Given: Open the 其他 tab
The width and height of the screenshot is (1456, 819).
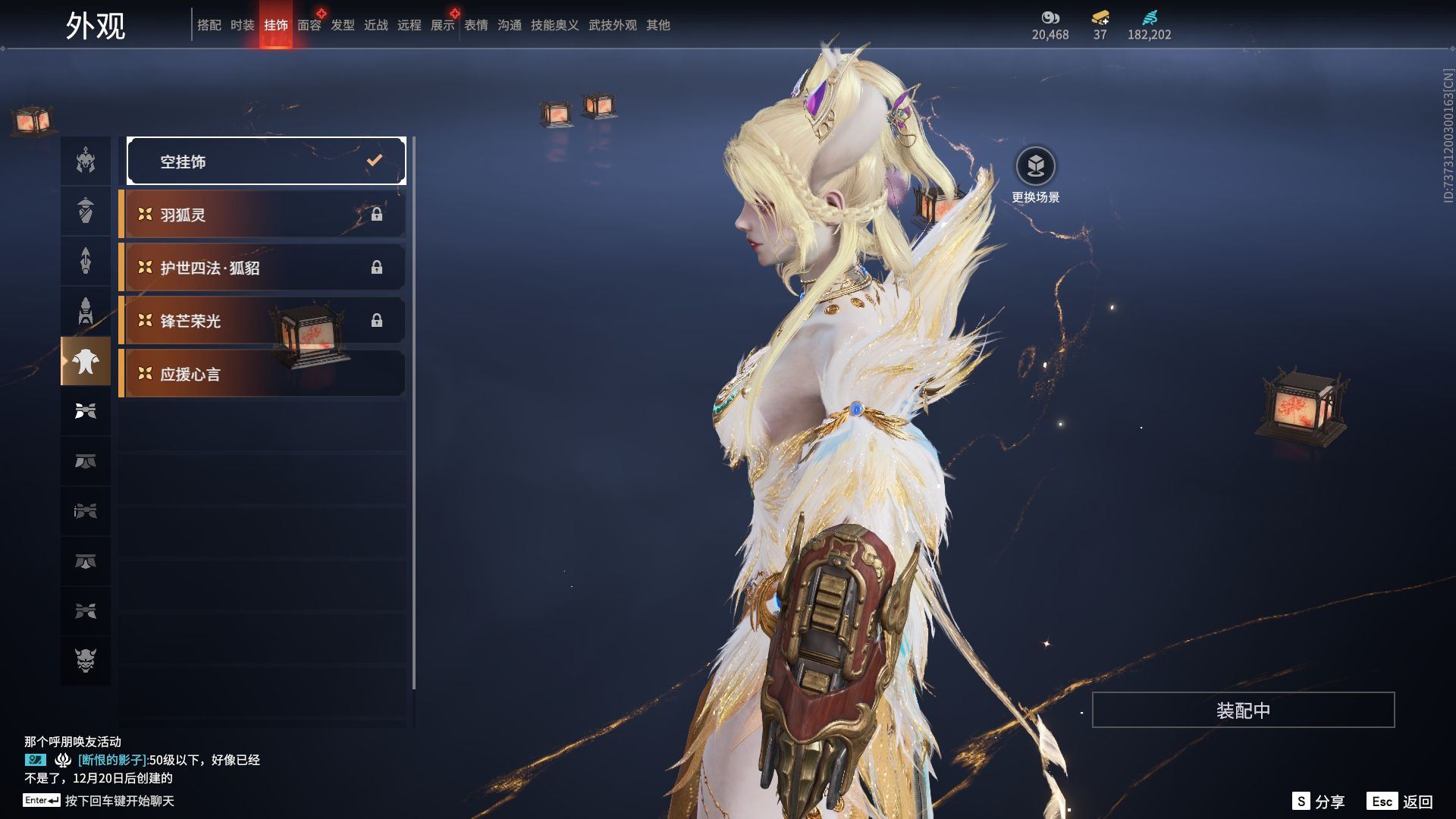Looking at the screenshot, I should tap(657, 25).
